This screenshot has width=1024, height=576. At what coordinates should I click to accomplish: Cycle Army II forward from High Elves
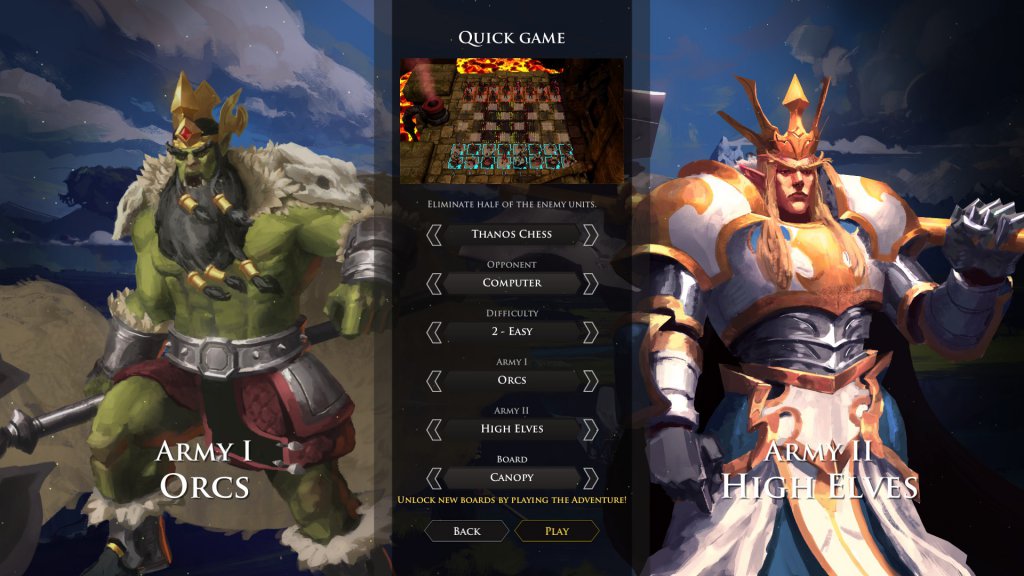(x=591, y=429)
